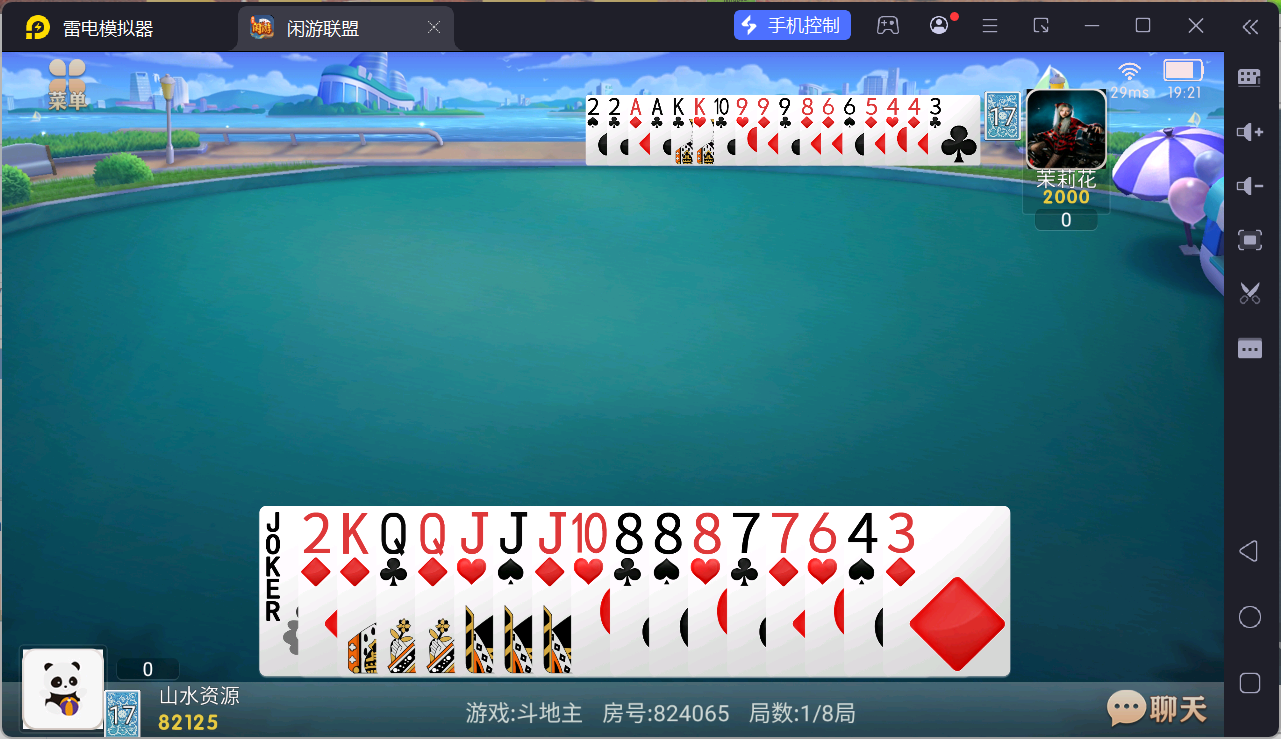The height and width of the screenshot is (739, 1281).
Task: Select the gamepad controller icon in titlebar
Action: point(888,24)
